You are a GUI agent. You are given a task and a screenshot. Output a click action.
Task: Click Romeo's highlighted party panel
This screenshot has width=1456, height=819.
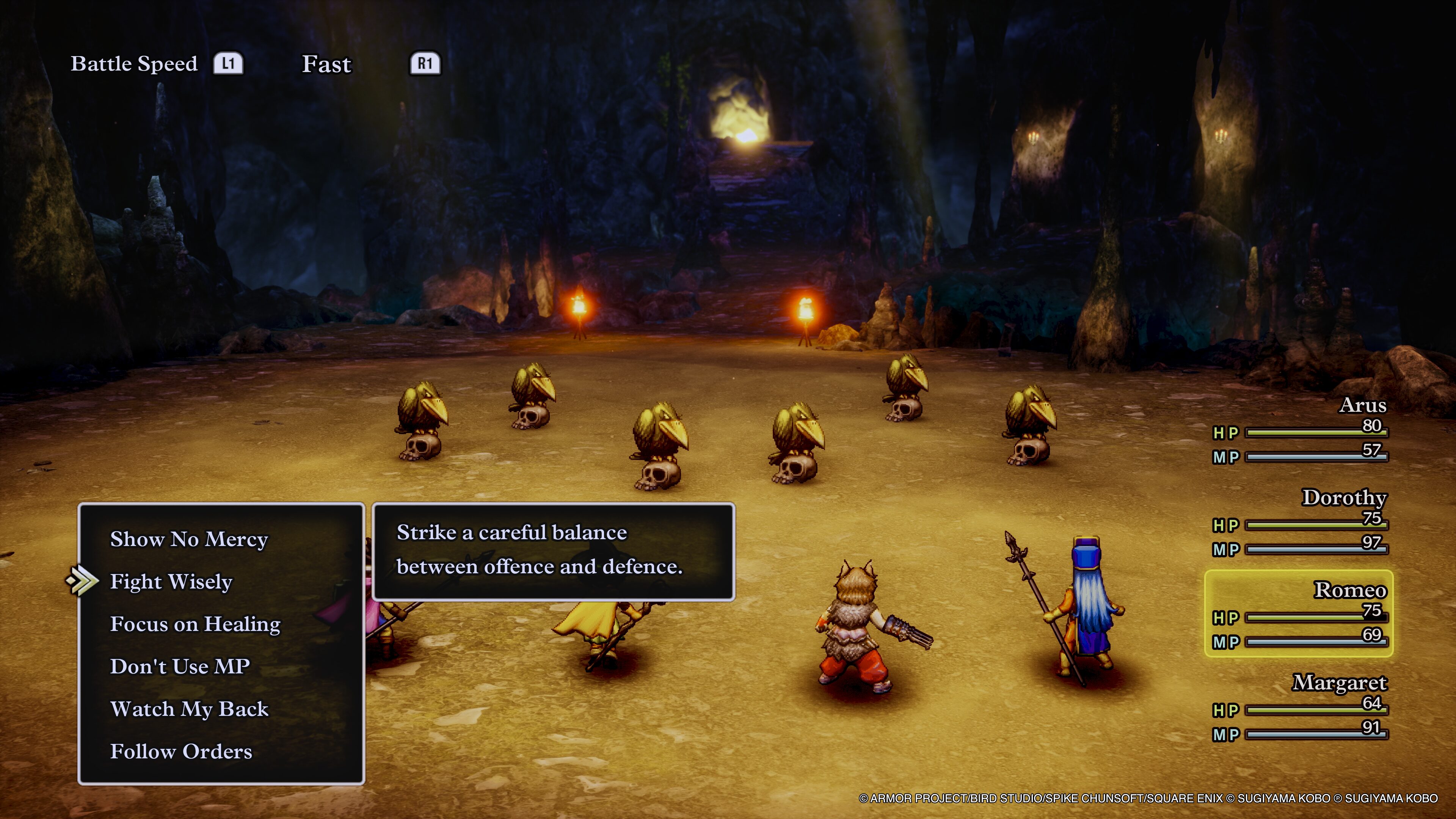[1299, 614]
